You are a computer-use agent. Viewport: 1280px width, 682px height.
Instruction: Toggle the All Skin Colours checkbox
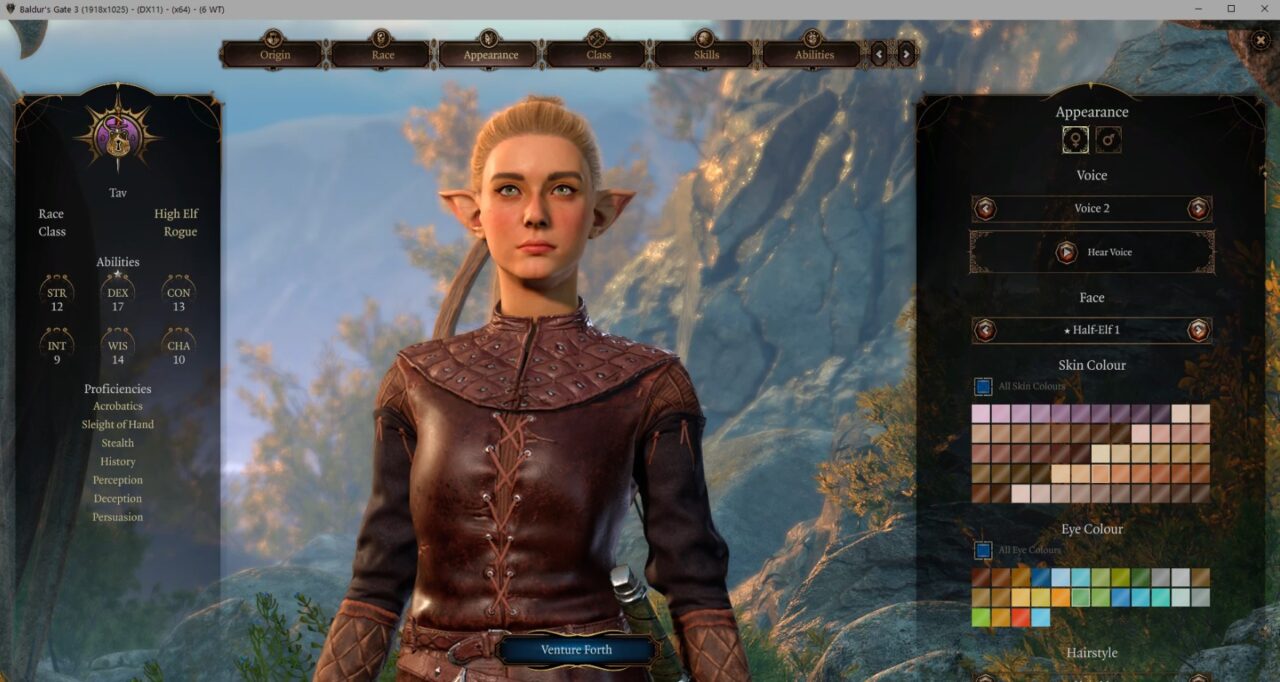coord(983,386)
